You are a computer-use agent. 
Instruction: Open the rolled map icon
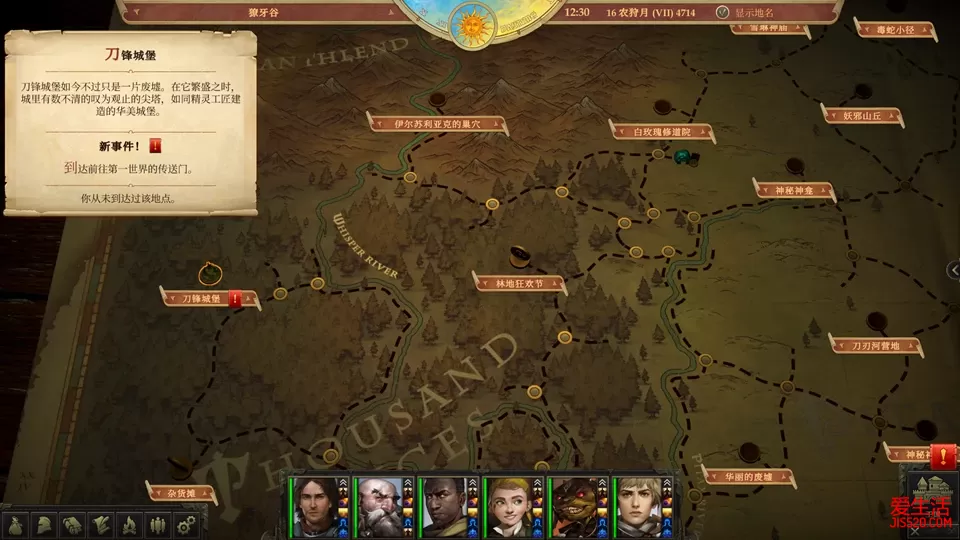tap(72, 523)
